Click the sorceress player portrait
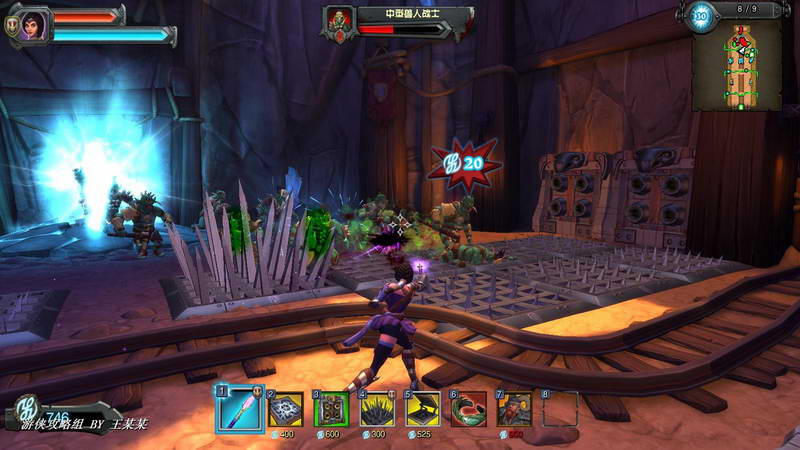This screenshot has height=450, width=800. pos(32,24)
